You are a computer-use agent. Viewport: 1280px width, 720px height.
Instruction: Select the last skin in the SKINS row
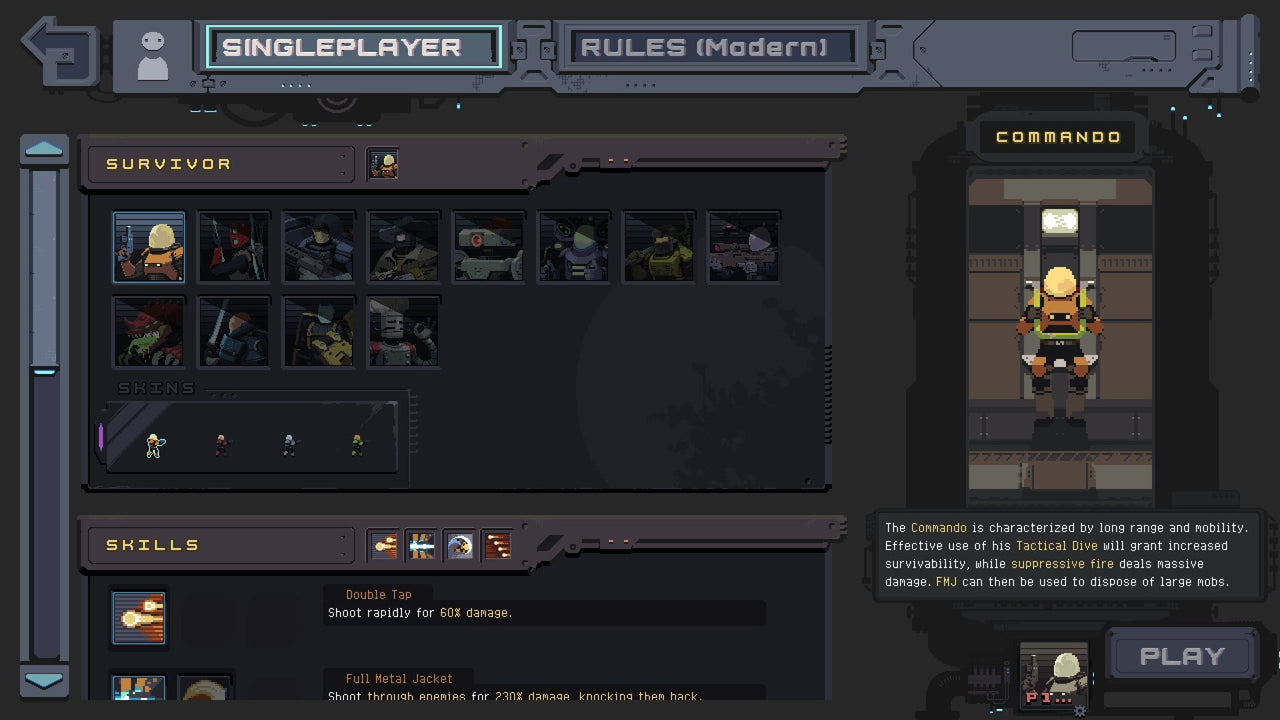(358, 443)
